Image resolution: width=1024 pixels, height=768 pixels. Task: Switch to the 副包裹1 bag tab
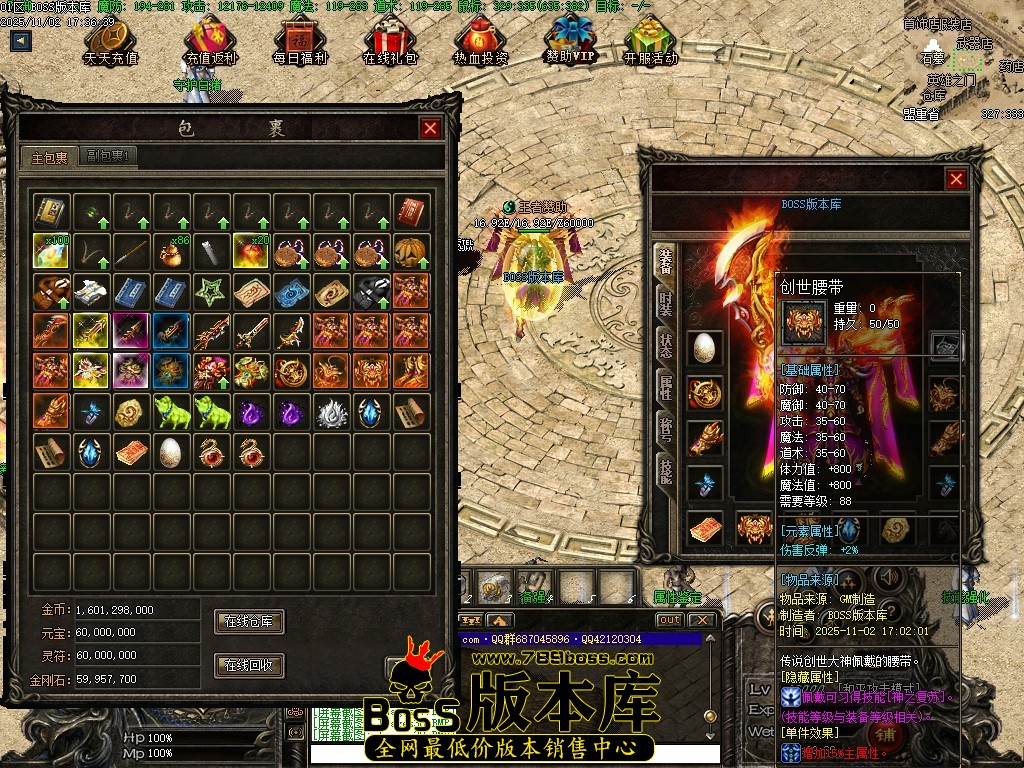109,156
